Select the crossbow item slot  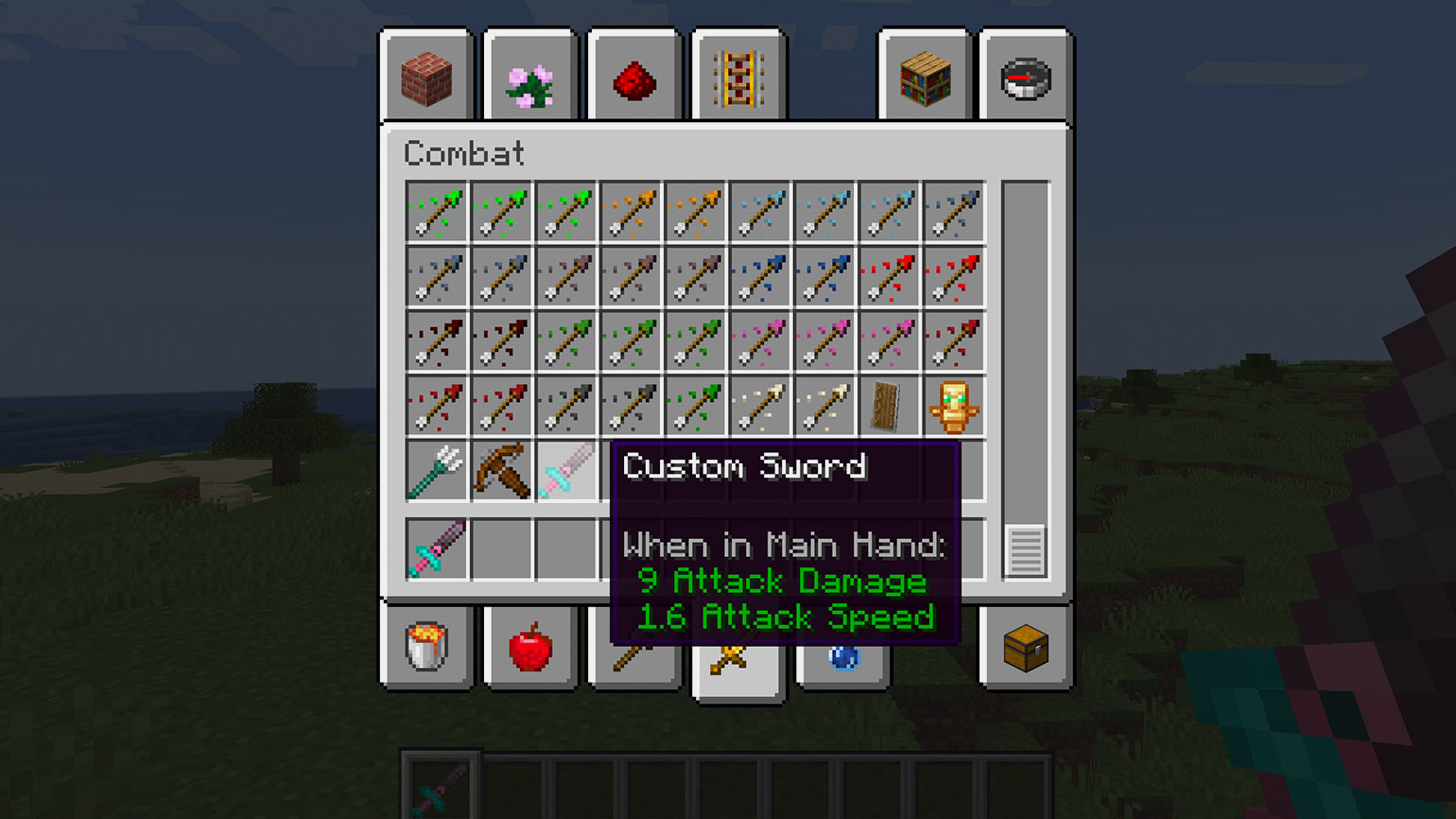coord(501,470)
